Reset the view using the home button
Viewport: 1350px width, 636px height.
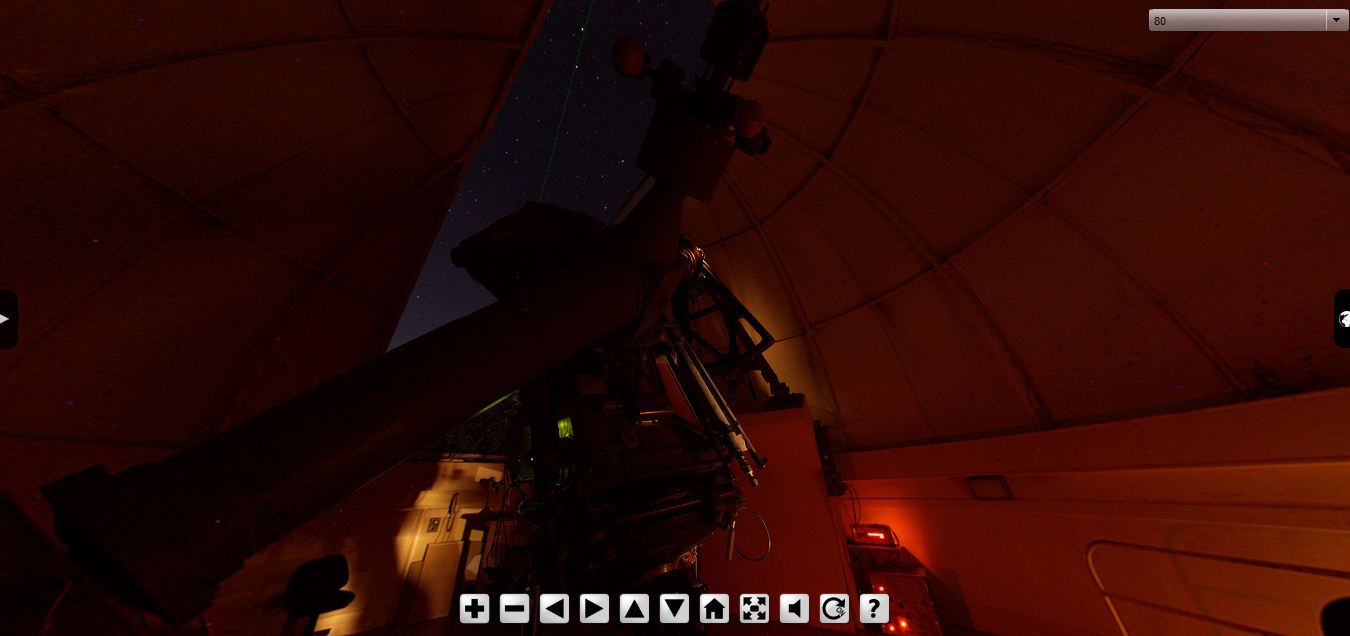pyautogui.click(x=714, y=608)
